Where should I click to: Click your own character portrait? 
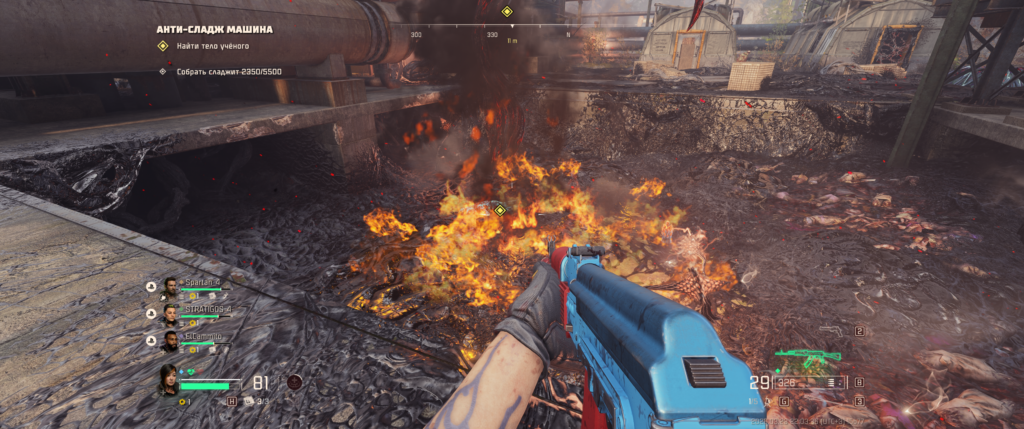[167, 379]
